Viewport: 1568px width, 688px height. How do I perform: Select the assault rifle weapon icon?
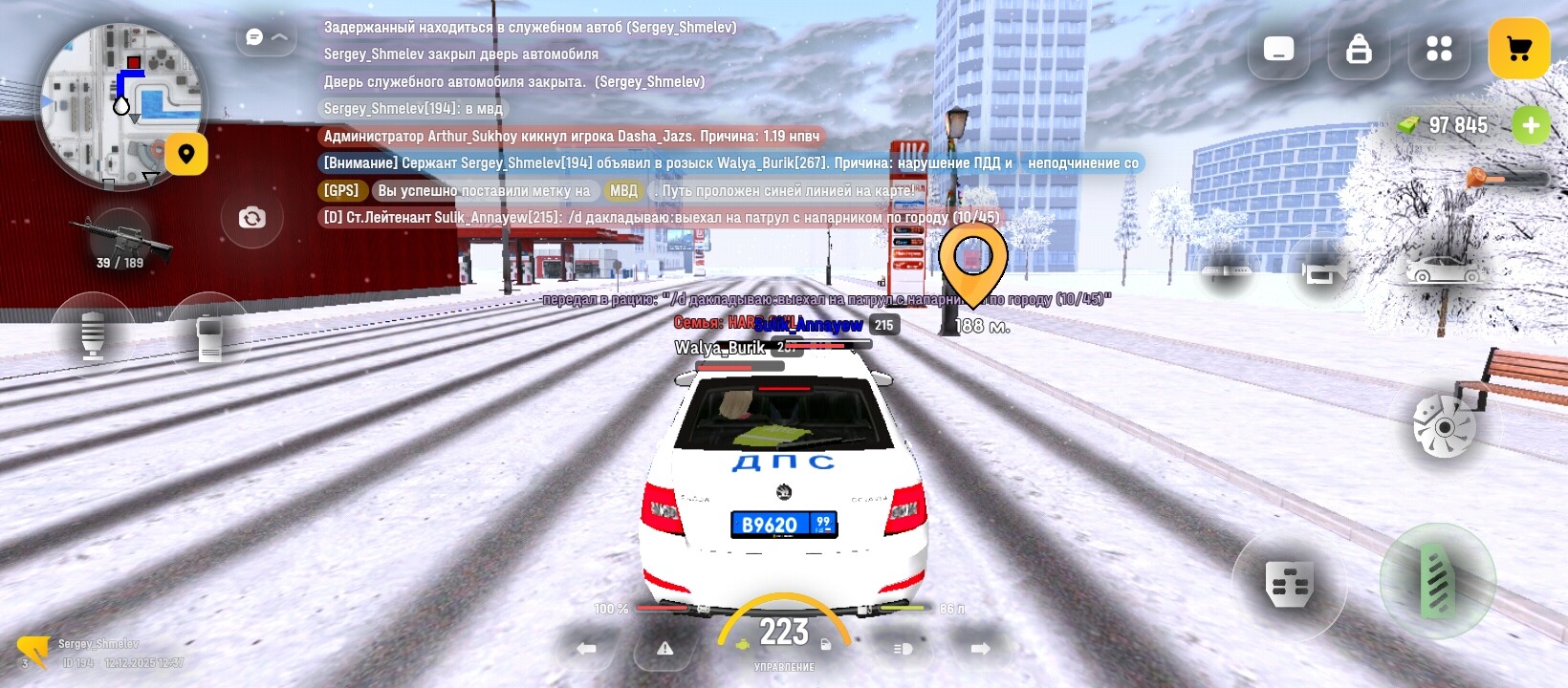(120, 241)
